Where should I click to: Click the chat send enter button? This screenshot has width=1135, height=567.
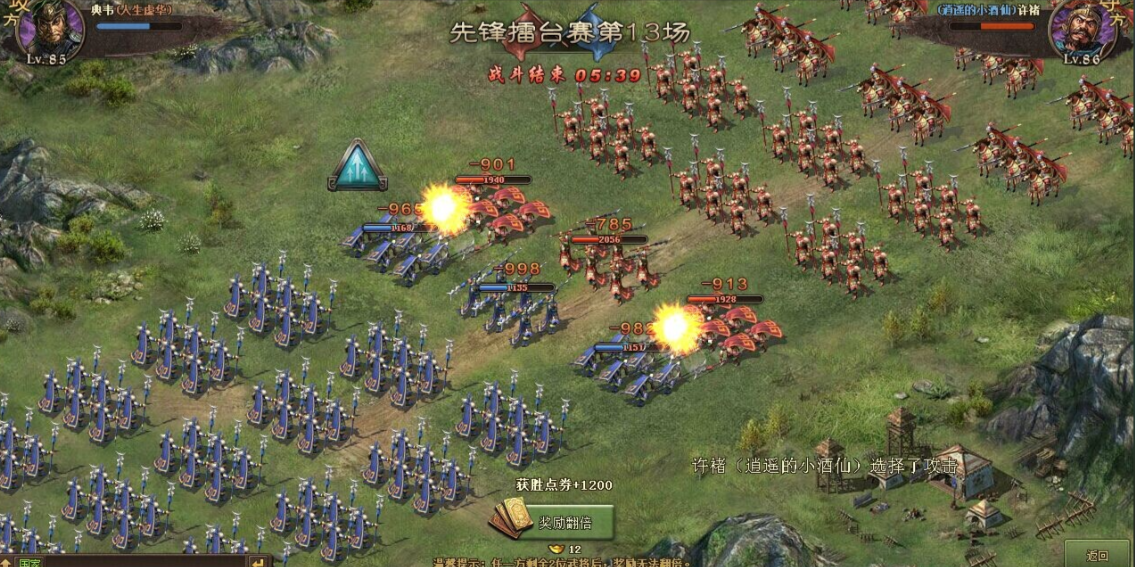click(259, 562)
